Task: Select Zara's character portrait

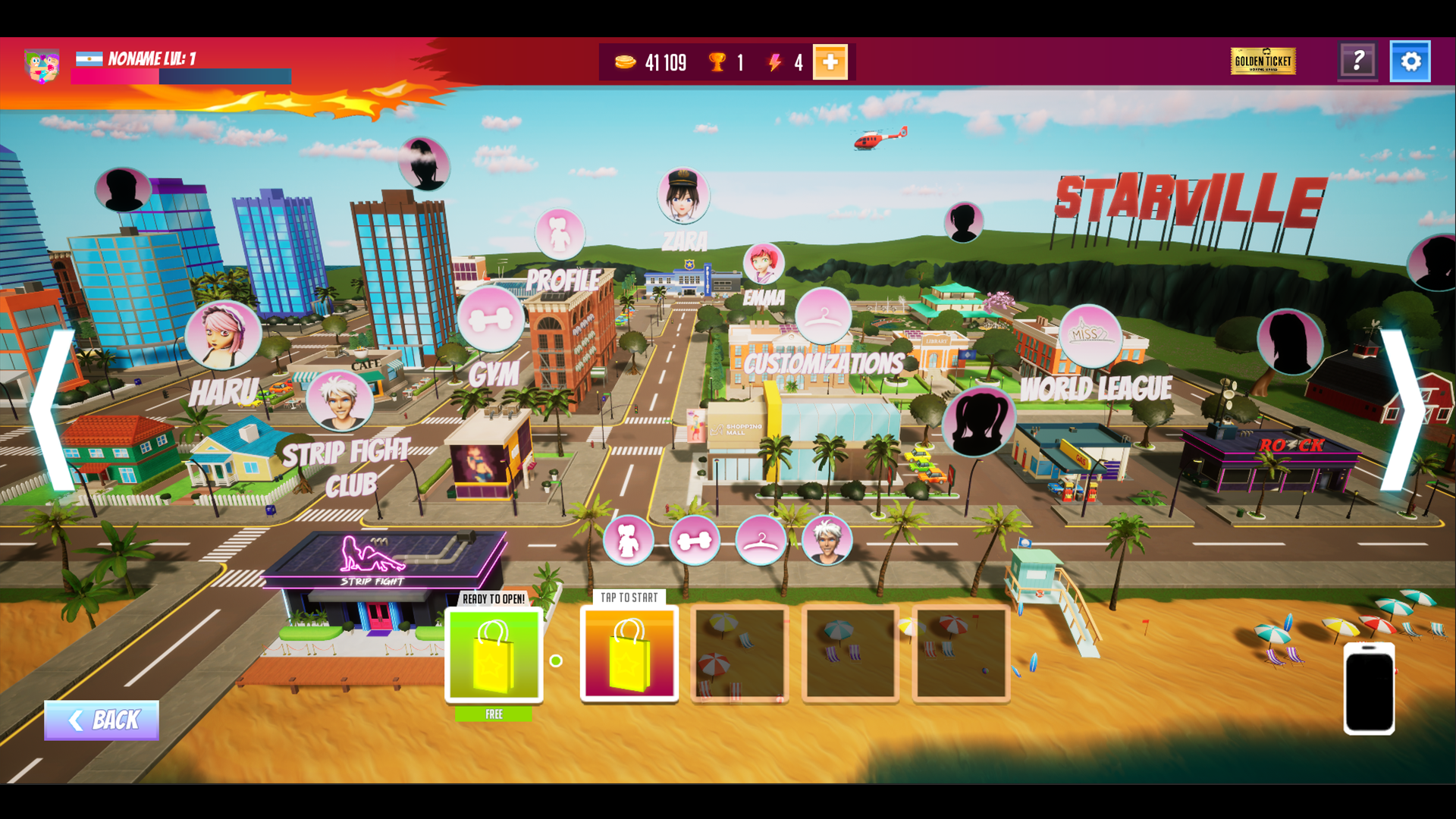Action: tap(683, 194)
